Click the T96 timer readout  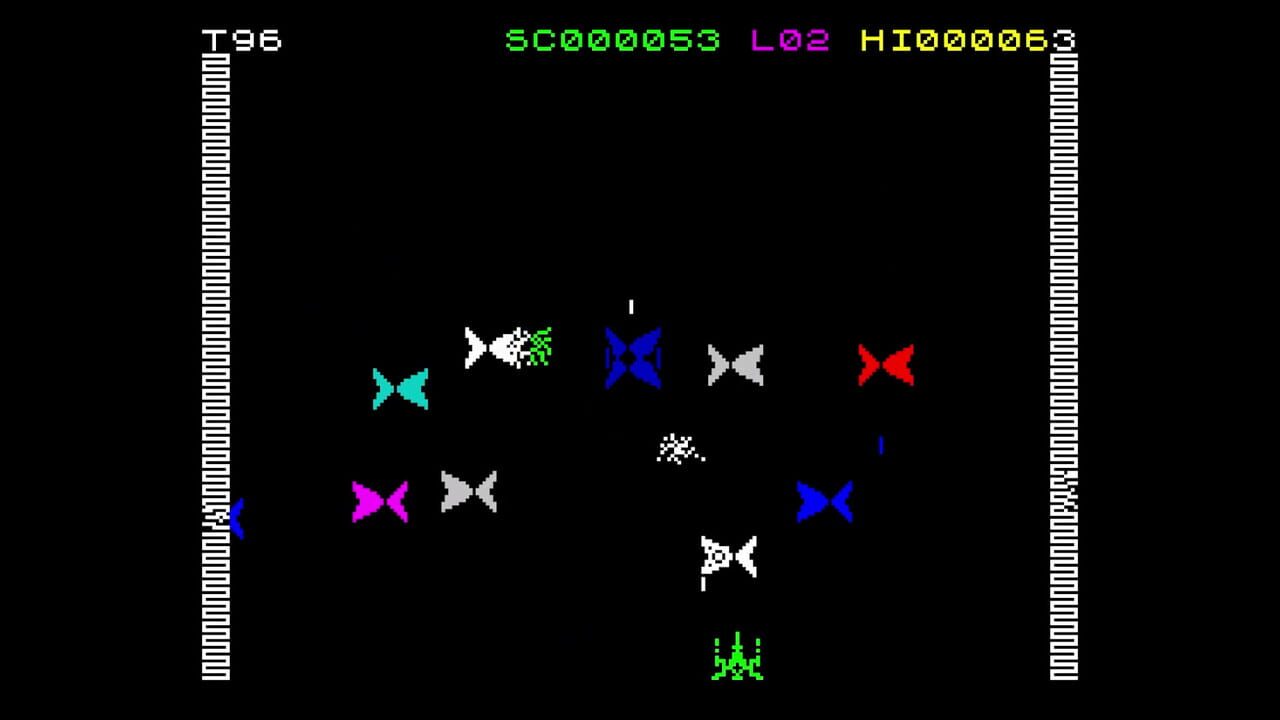[x=240, y=42]
